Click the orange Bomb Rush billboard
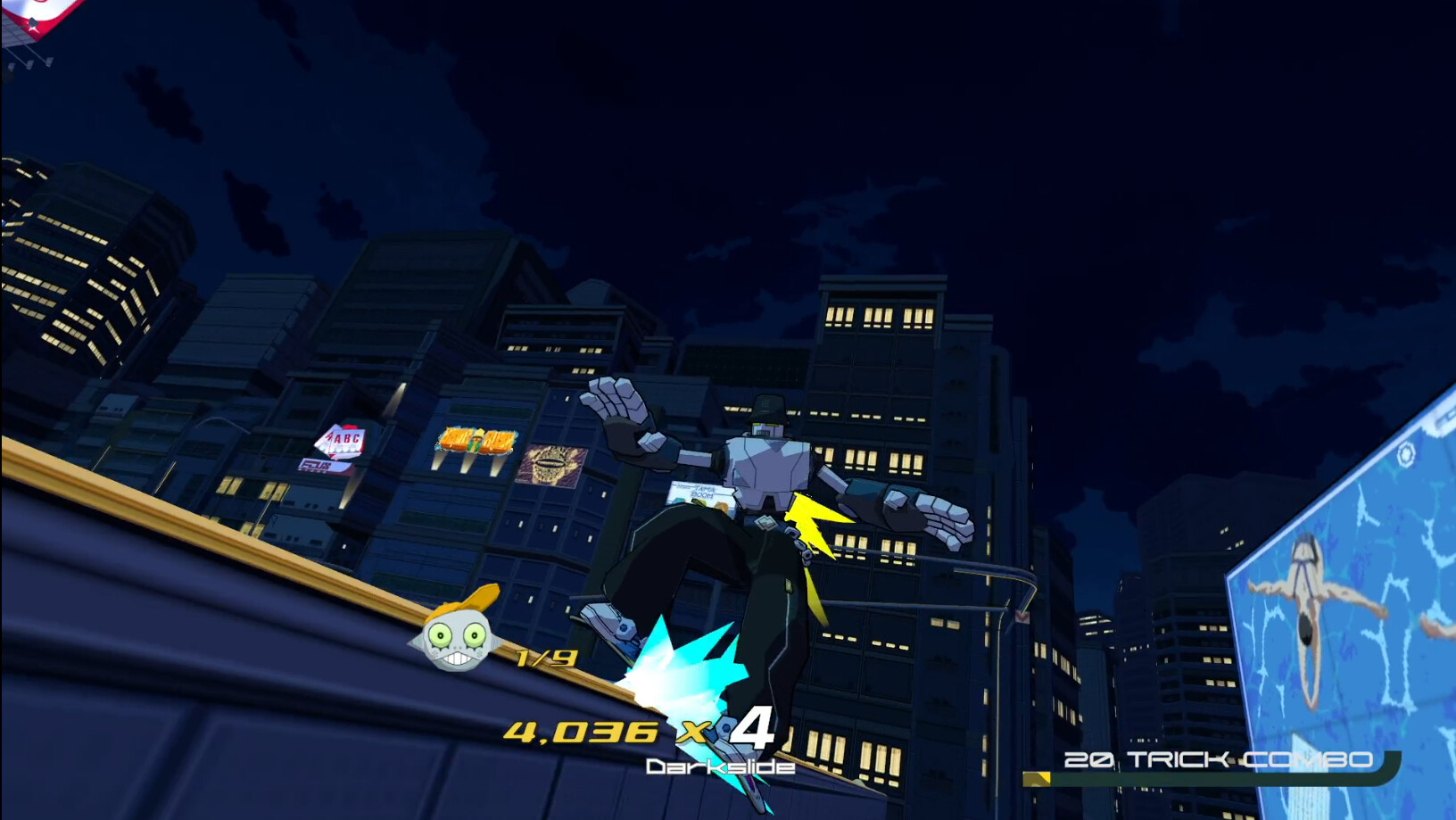Viewport: 1456px width, 820px height. [x=477, y=442]
